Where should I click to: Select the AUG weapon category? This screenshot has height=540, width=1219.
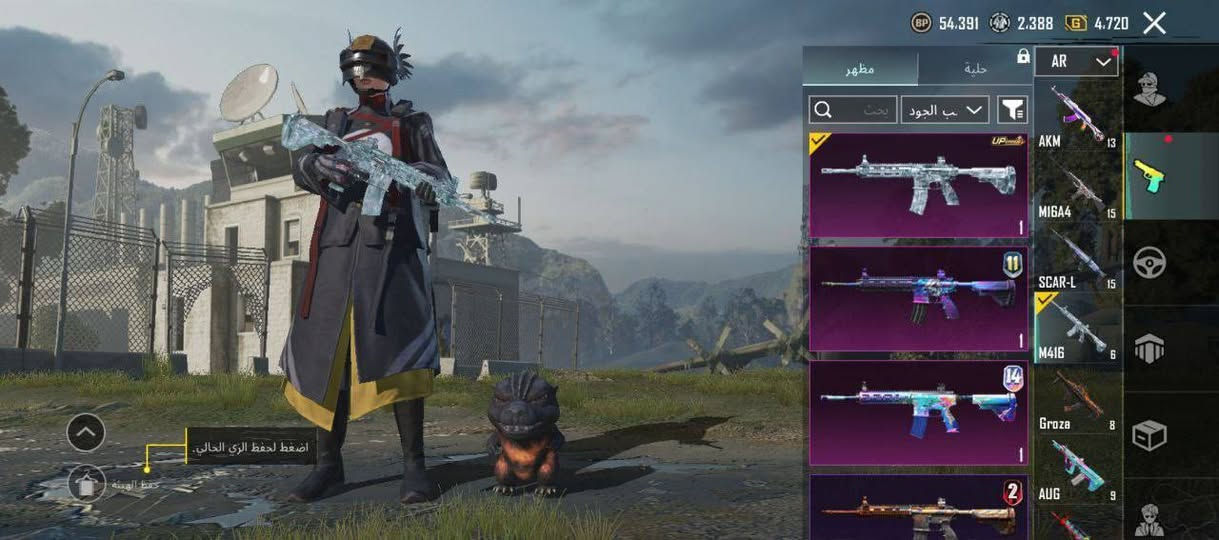(x=1077, y=470)
